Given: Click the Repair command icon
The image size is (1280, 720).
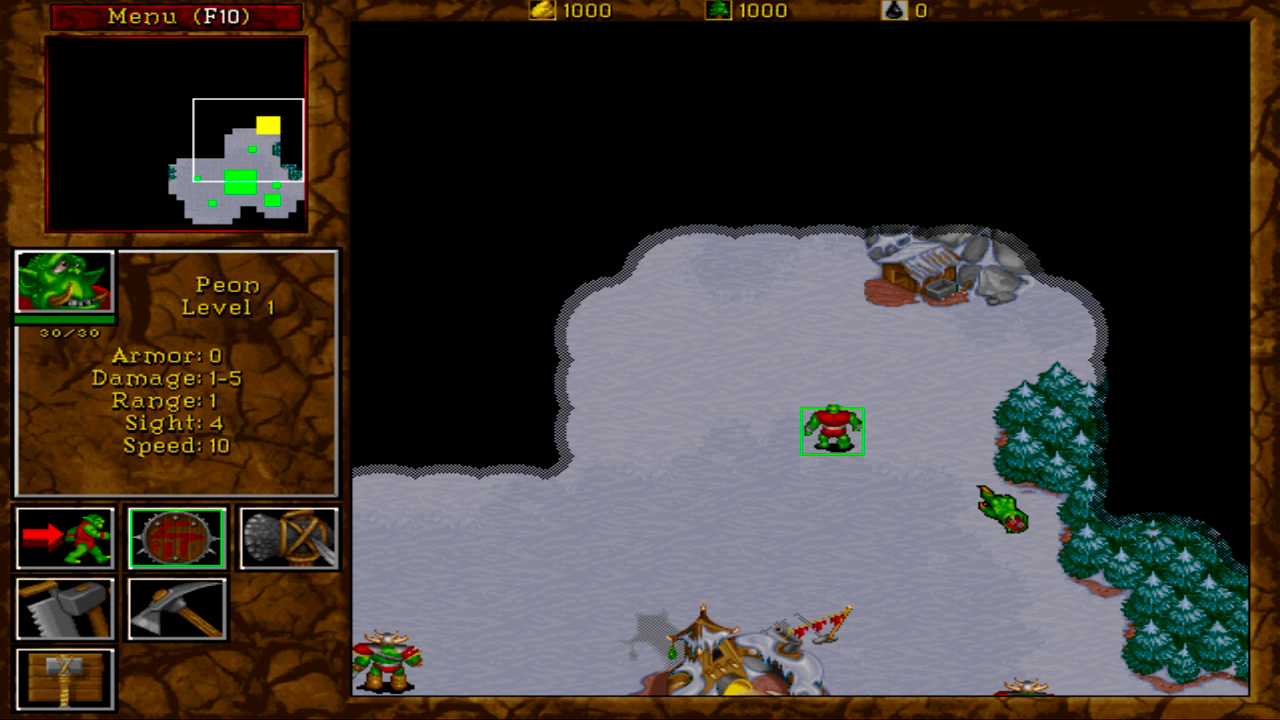Looking at the screenshot, I should pos(65,608).
